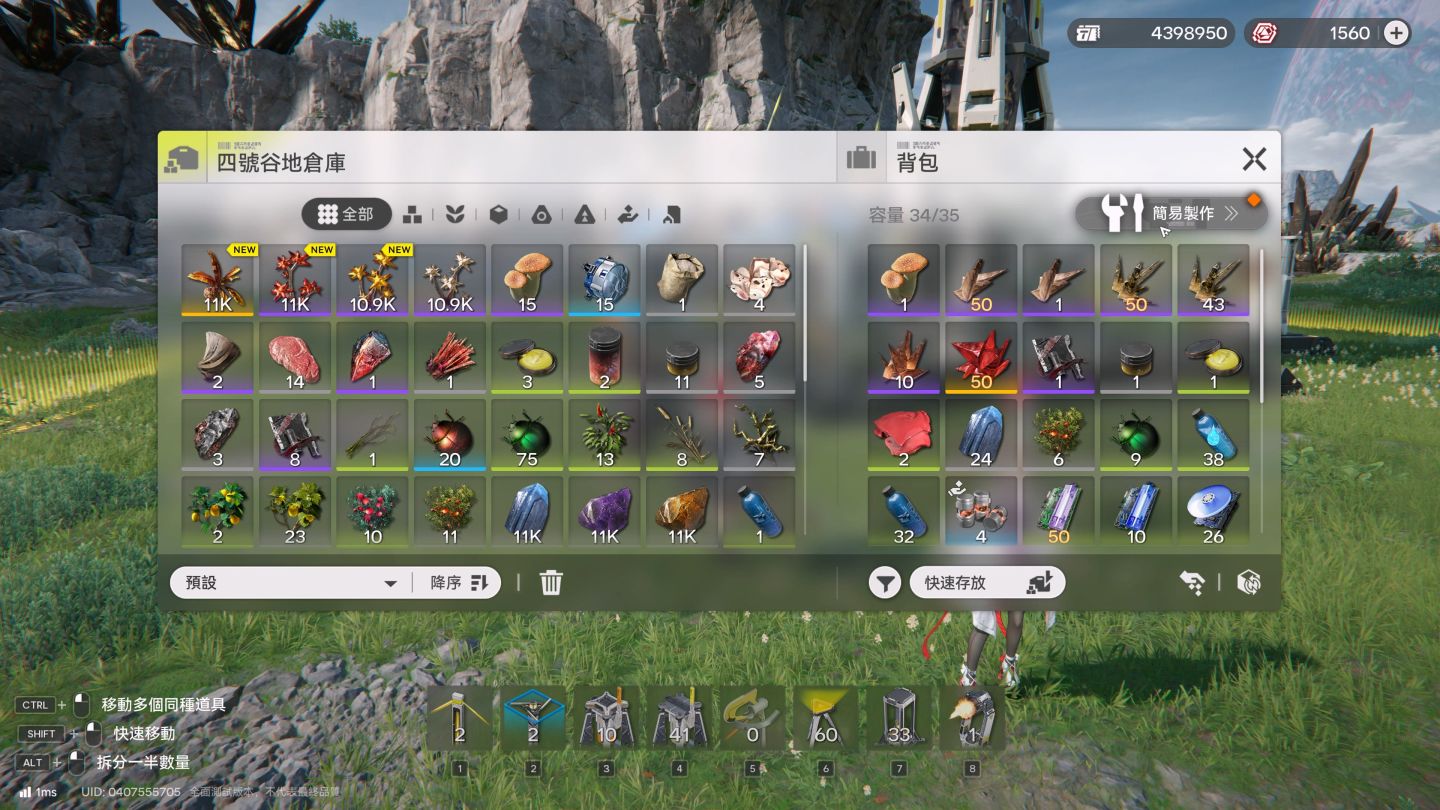Select the hotbar slot holding 60

[x=825, y=718]
